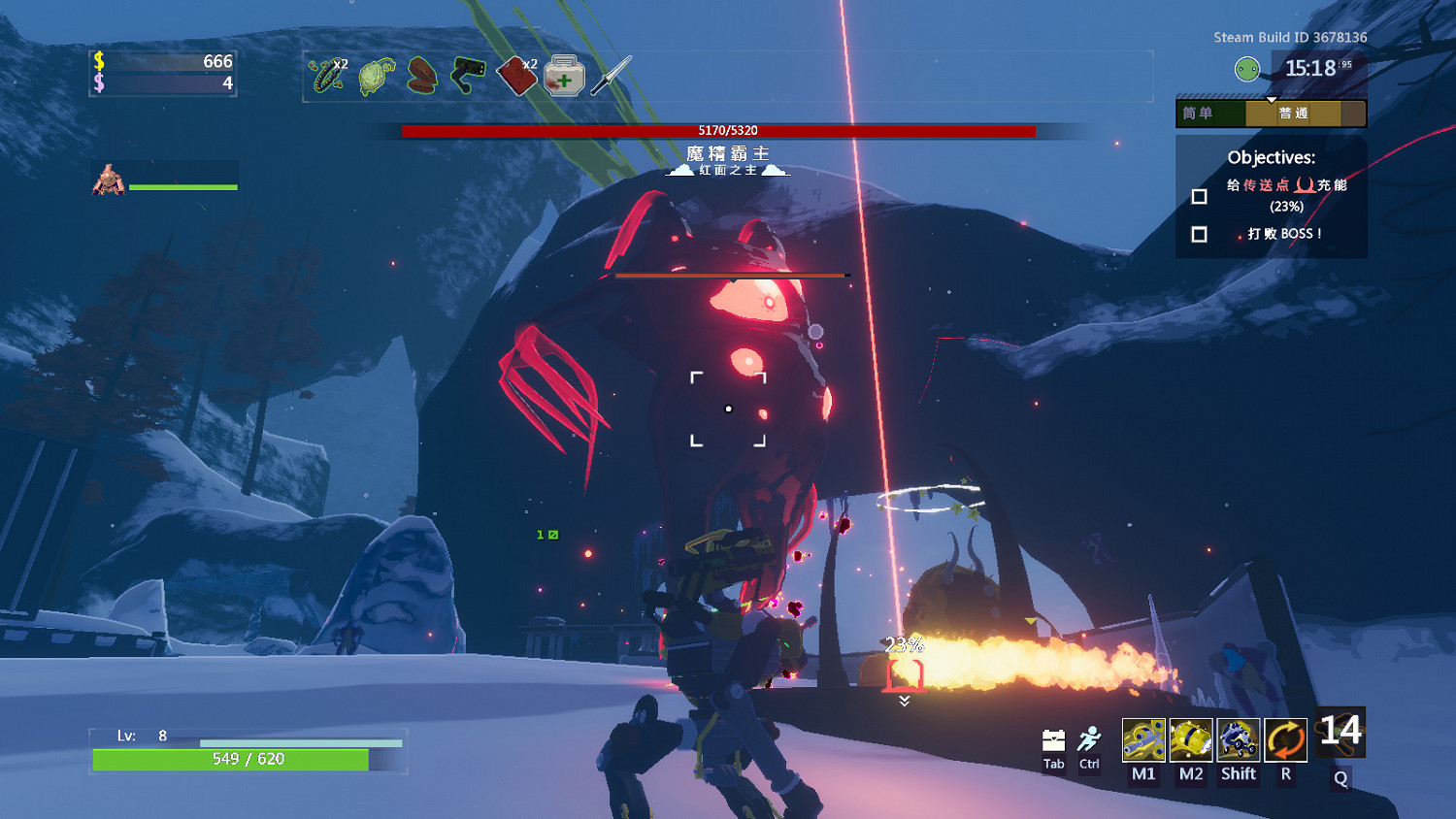Activate the nailgun primary skill

coord(1143,740)
